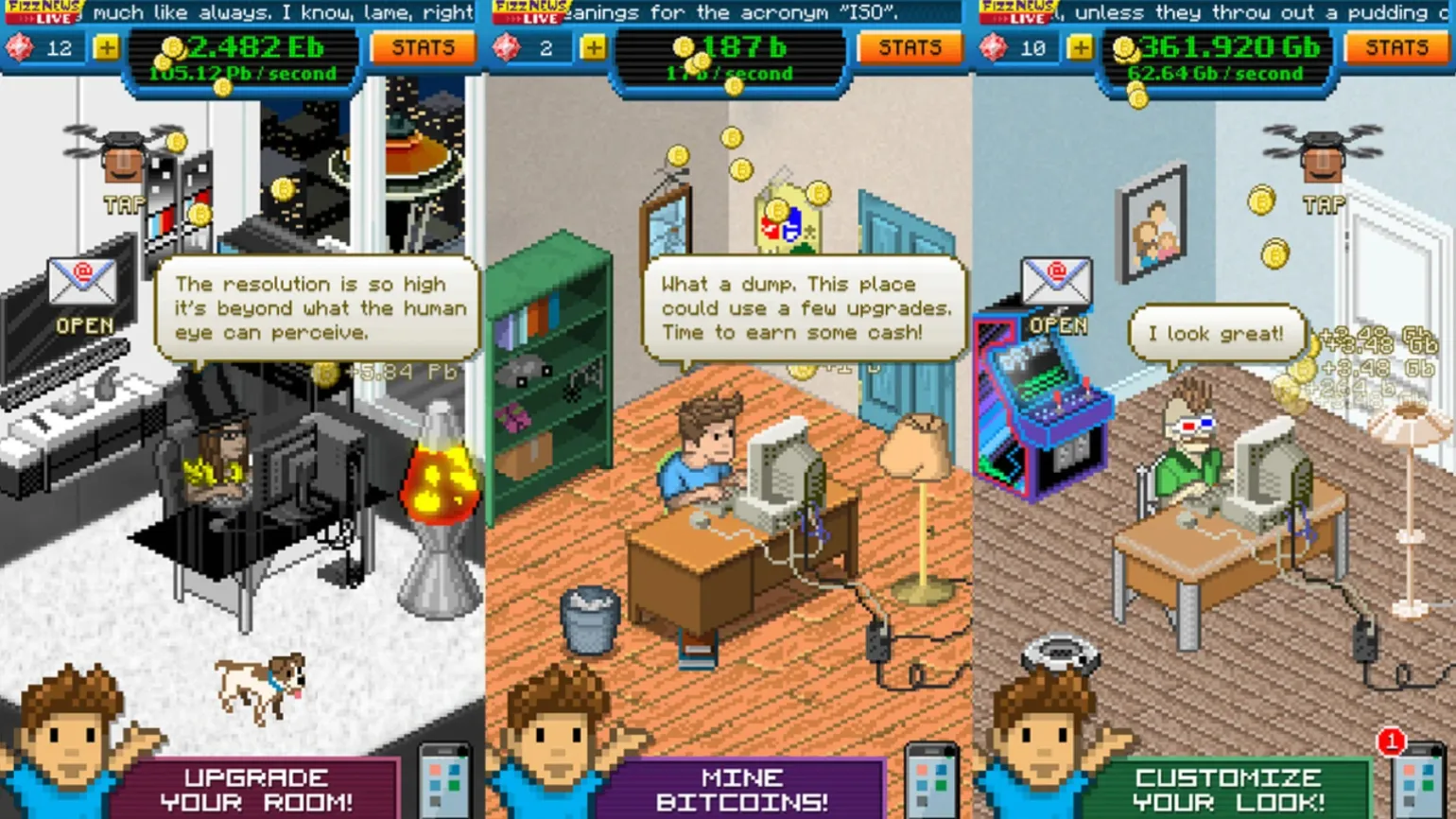
Task: Open the mail envelope above the arcade cabinet
Action: pyautogui.click(x=1056, y=283)
